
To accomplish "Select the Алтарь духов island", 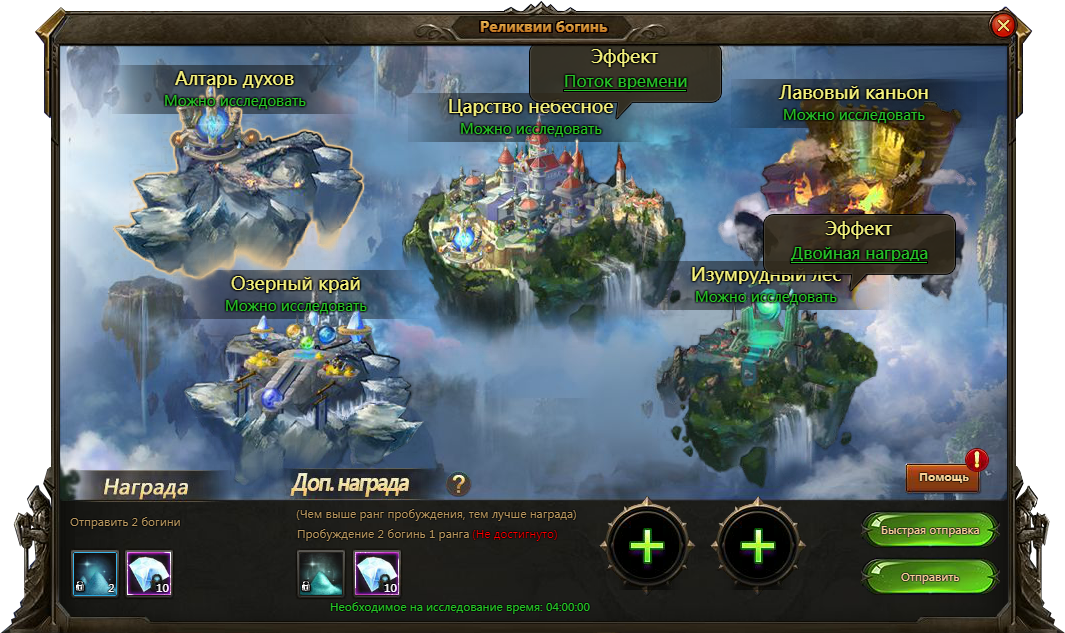I will [237, 190].
